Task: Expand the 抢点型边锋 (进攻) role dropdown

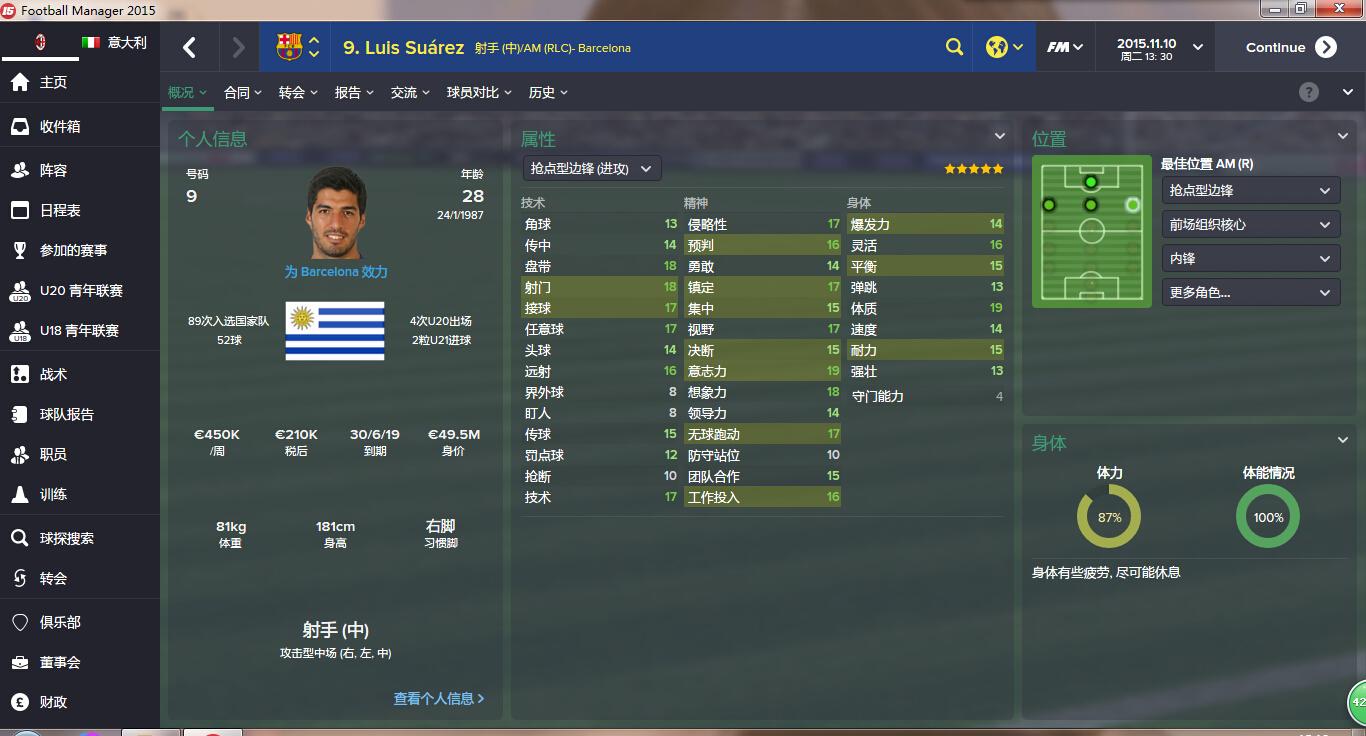Action: (x=591, y=169)
